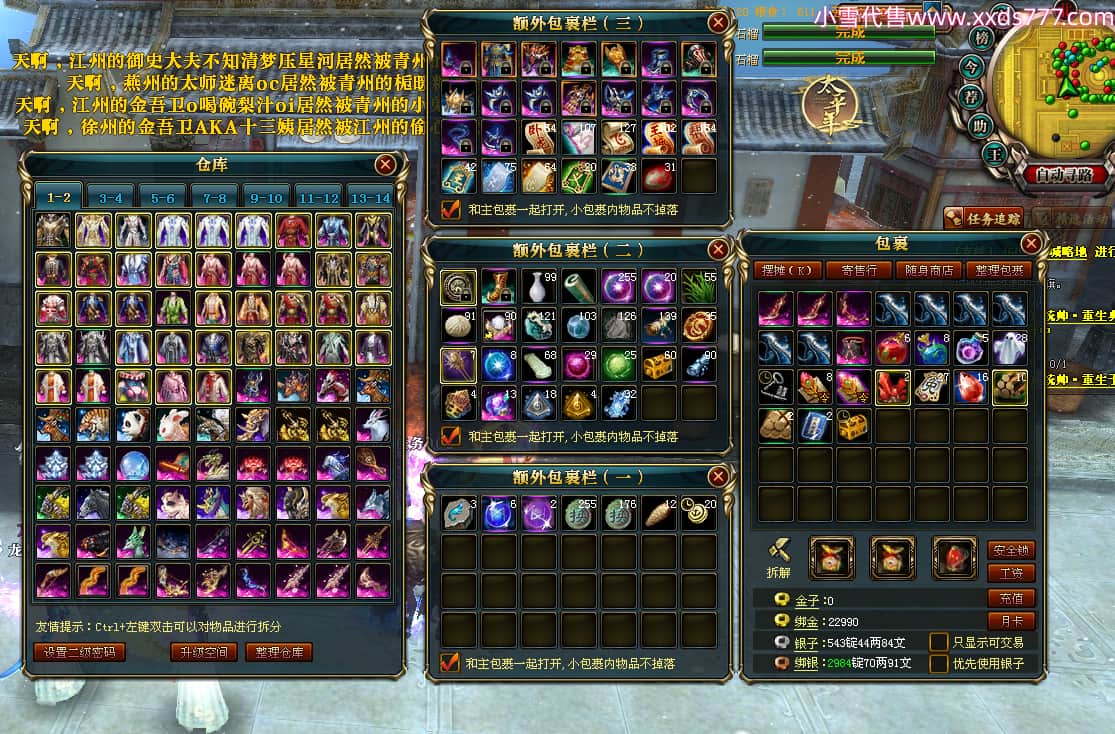Tidy the bag with 整理包裹
1115x734 pixels.
(x=999, y=270)
